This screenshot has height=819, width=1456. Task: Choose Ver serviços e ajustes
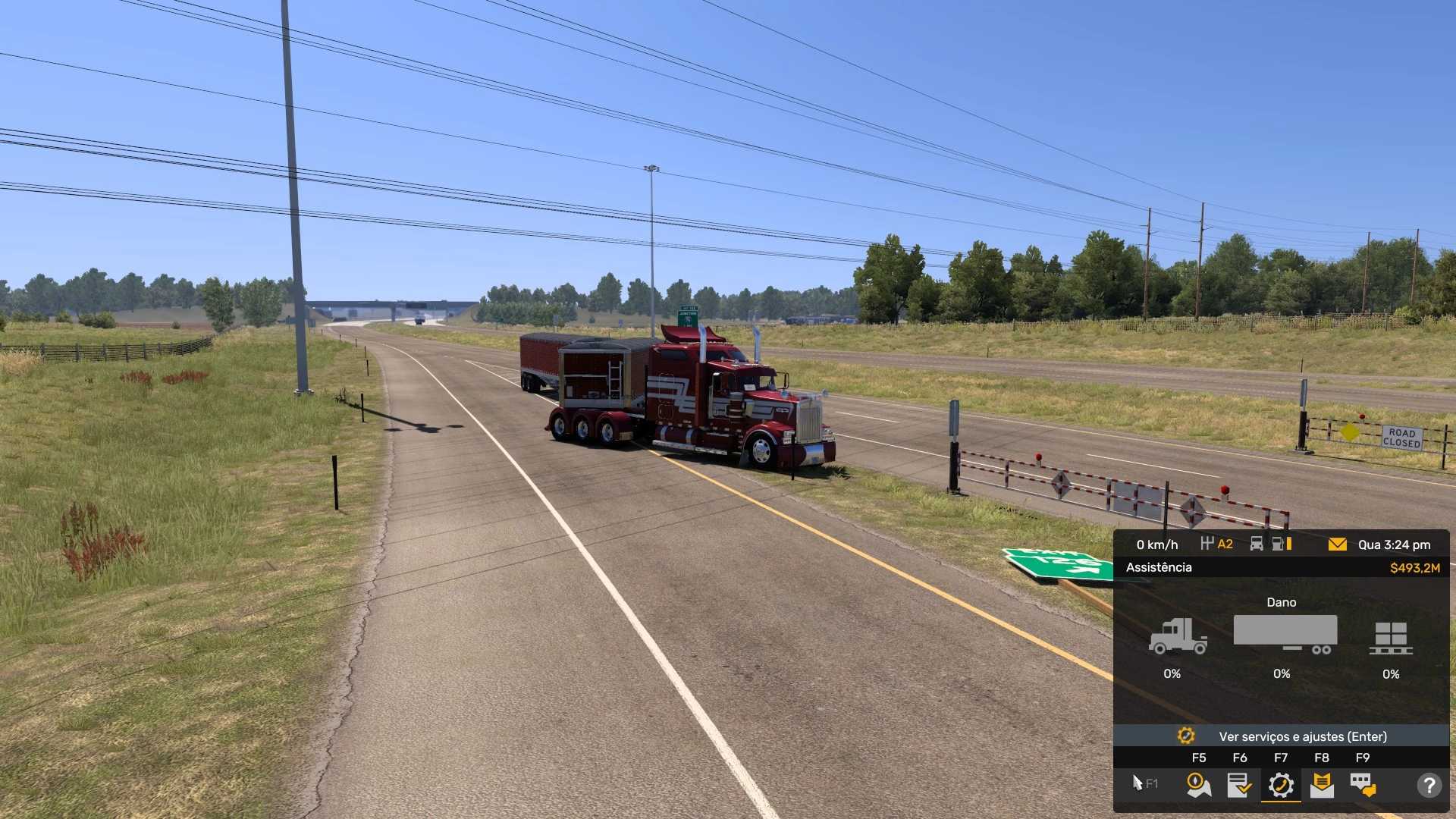click(x=1281, y=736)
